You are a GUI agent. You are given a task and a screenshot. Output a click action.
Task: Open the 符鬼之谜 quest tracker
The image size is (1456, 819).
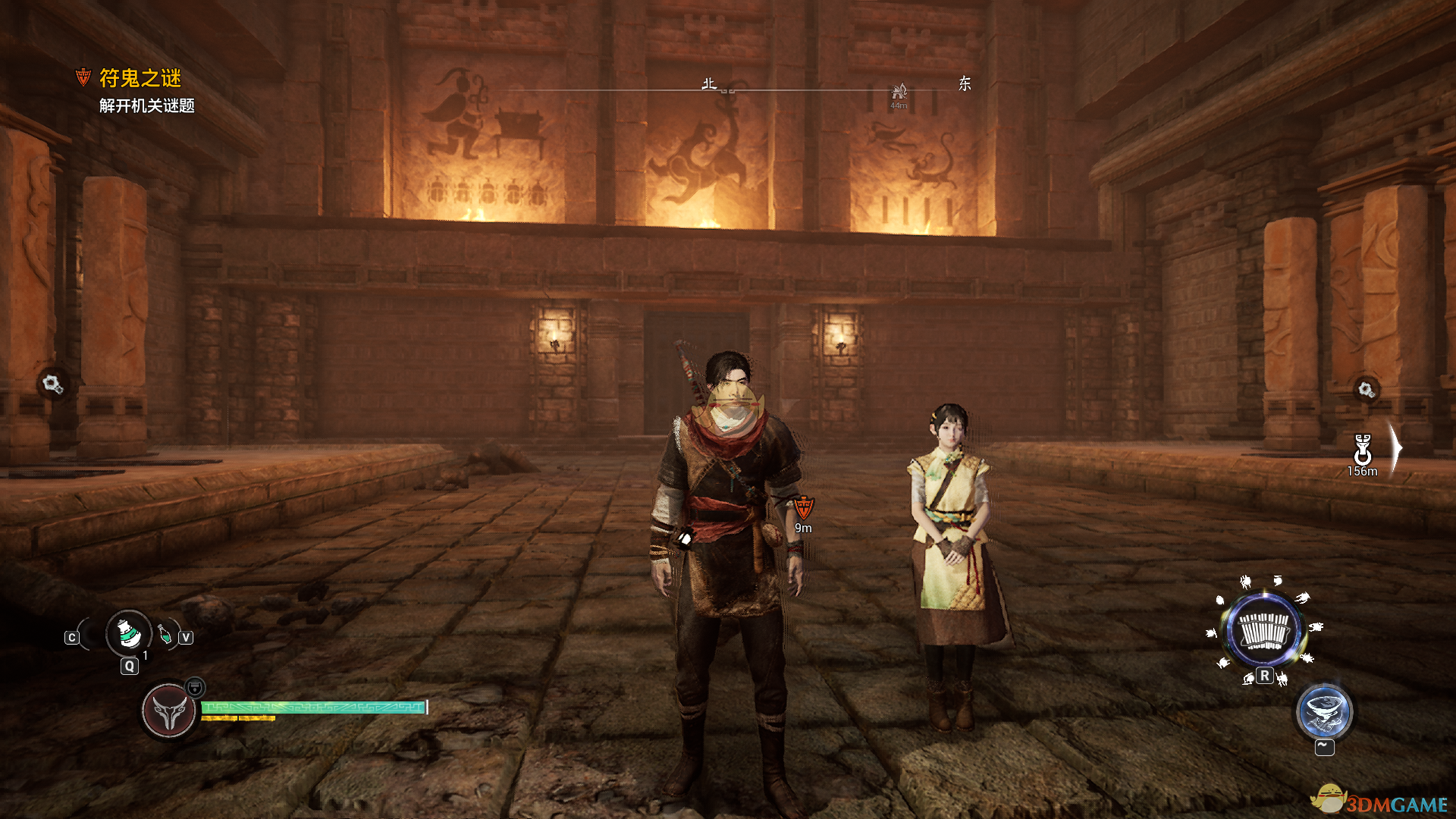(x=140, y=78)
